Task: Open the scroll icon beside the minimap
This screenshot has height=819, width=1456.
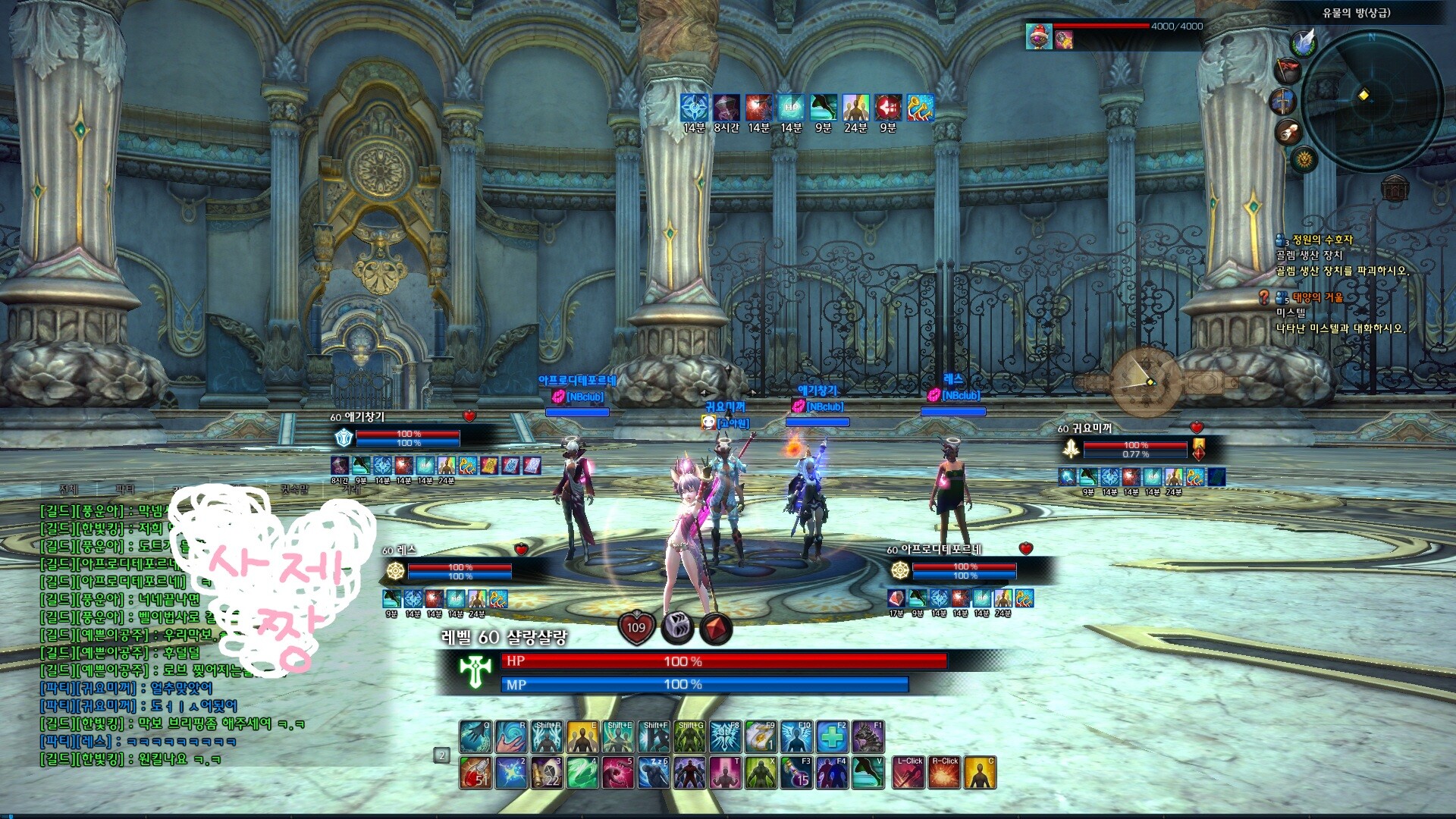Action: click(x=1288, y=132)
